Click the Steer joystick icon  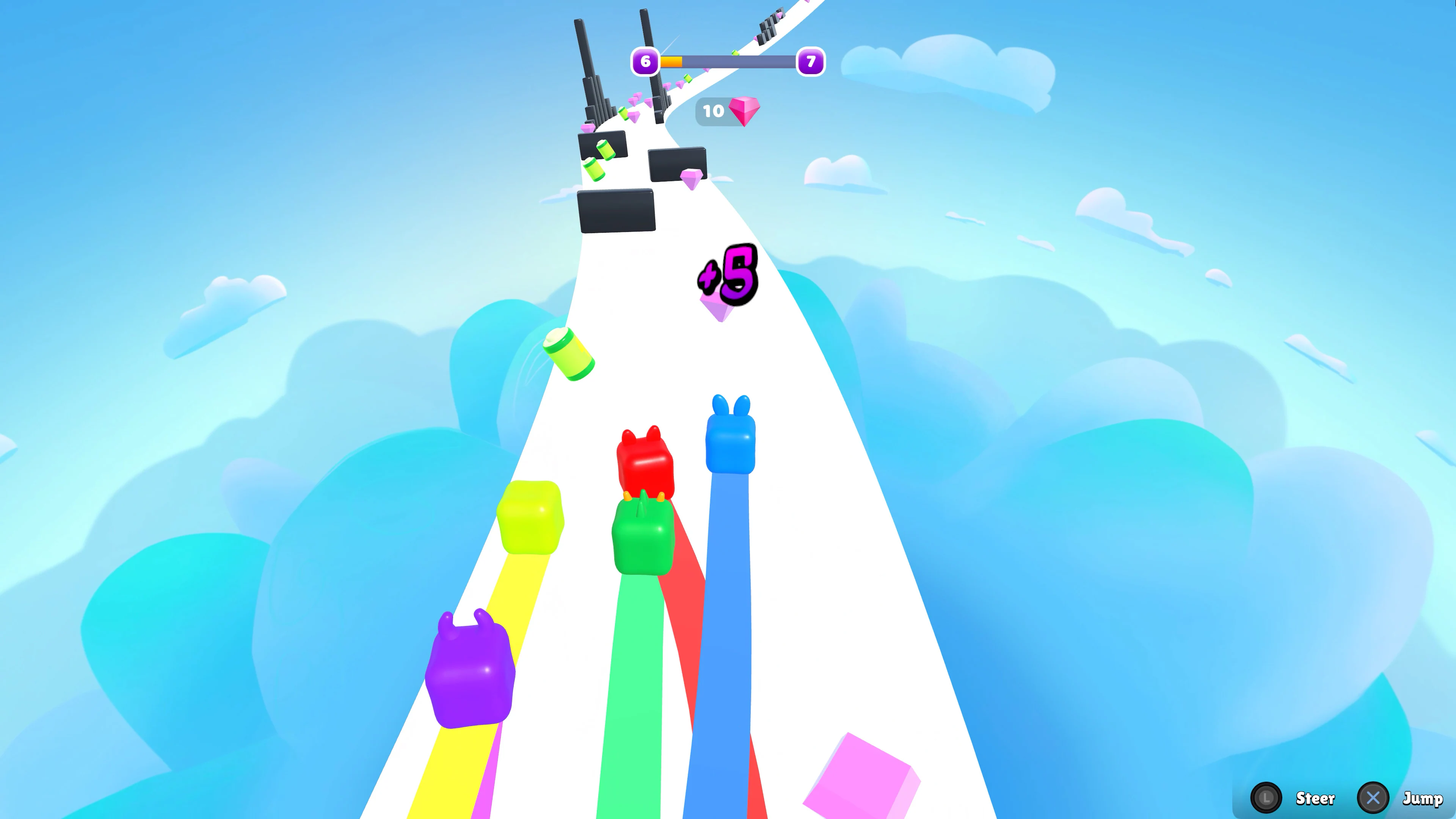click(1266, 797)
